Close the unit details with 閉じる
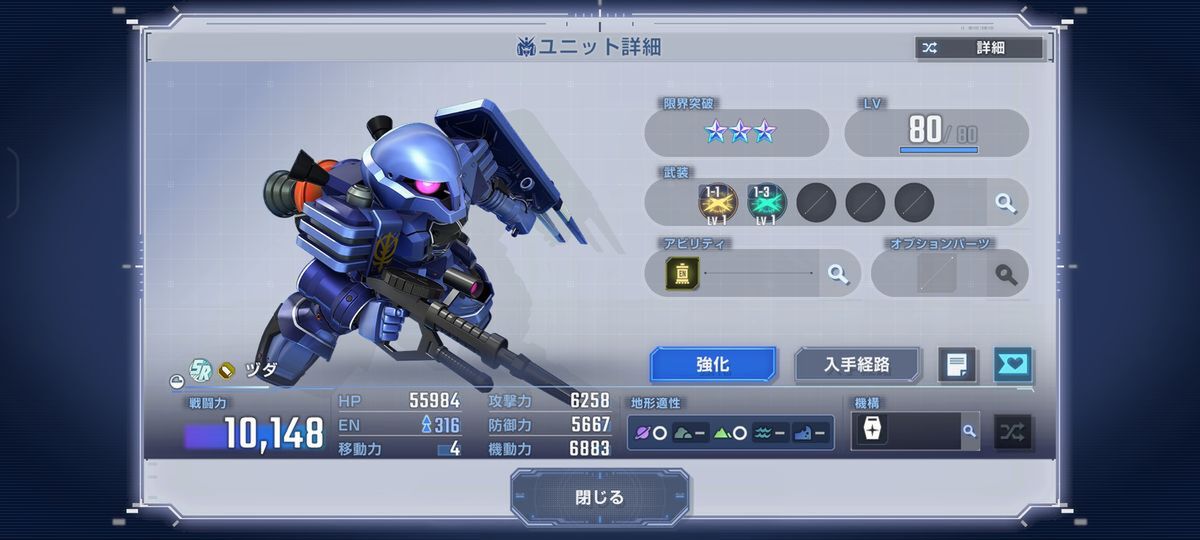The width and height of the screenshot is (1200, 540). click(599, 497)
